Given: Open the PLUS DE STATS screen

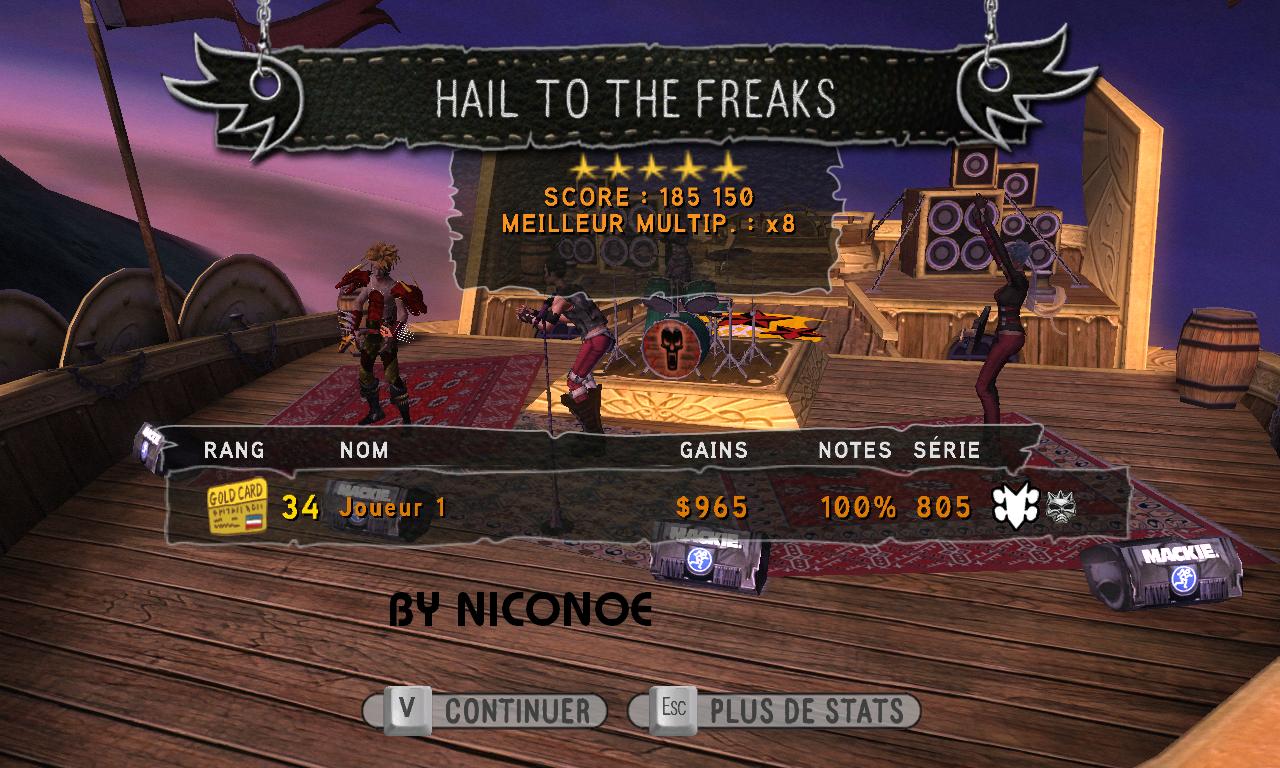Looking at the screenshot, I should coord(774,711).
